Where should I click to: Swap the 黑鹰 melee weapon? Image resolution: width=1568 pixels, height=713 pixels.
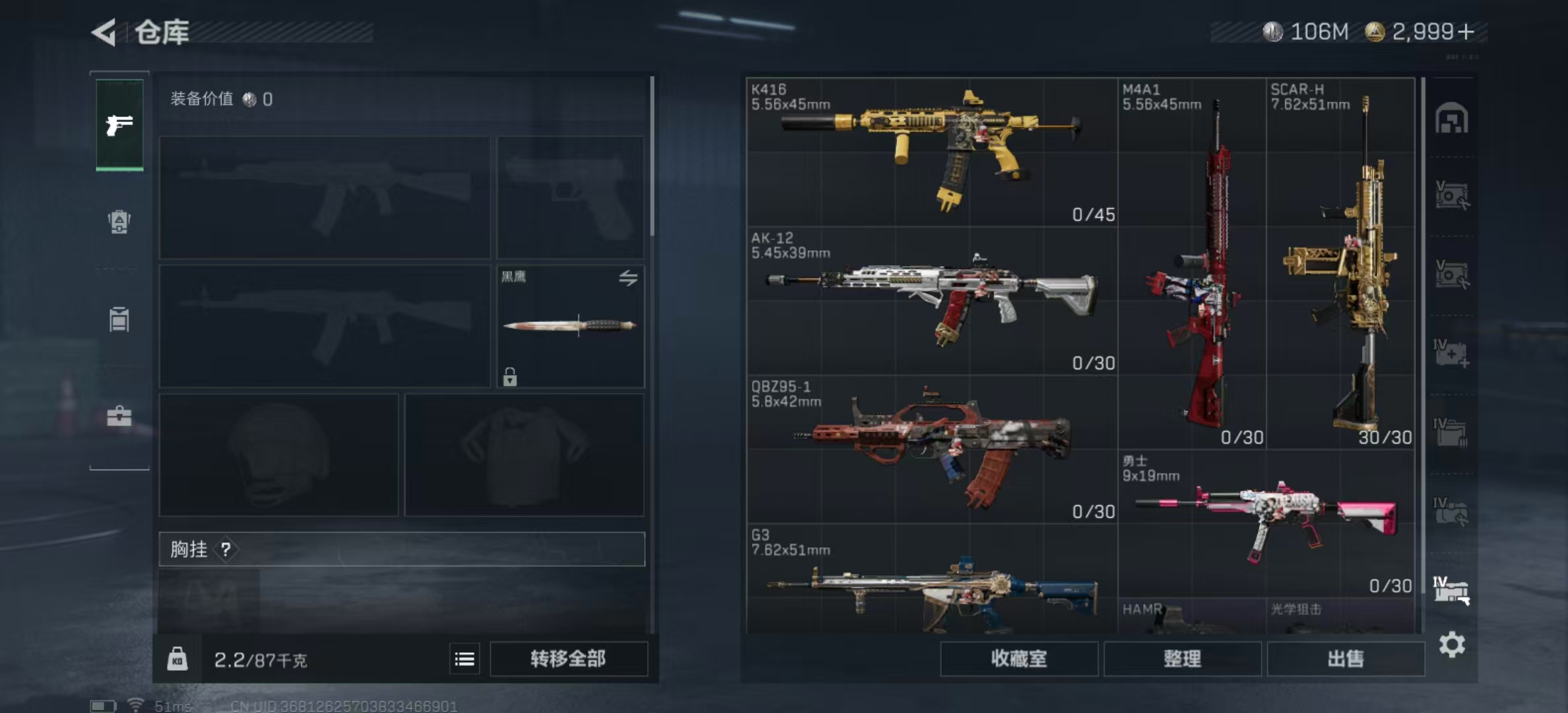(x=628, y=278)
